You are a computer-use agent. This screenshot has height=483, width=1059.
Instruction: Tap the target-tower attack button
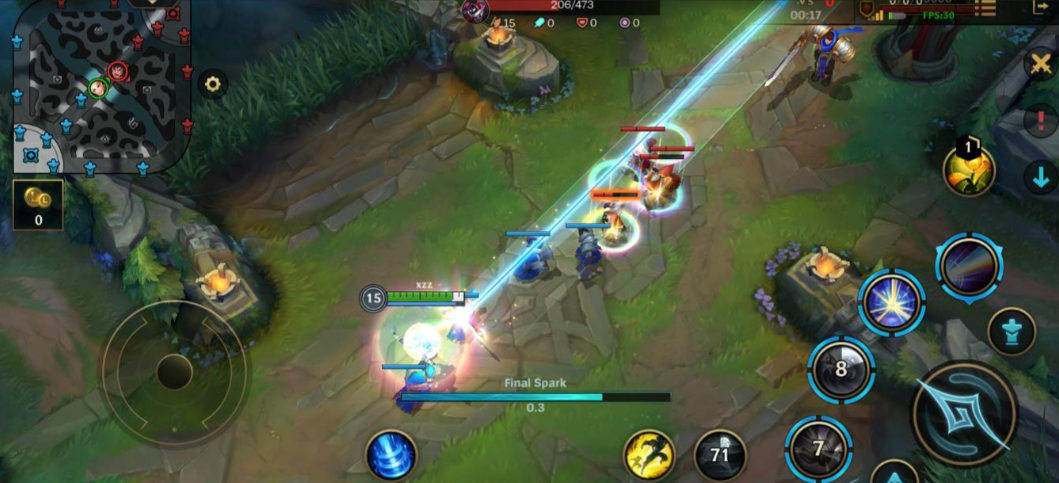pos(1011,331)
